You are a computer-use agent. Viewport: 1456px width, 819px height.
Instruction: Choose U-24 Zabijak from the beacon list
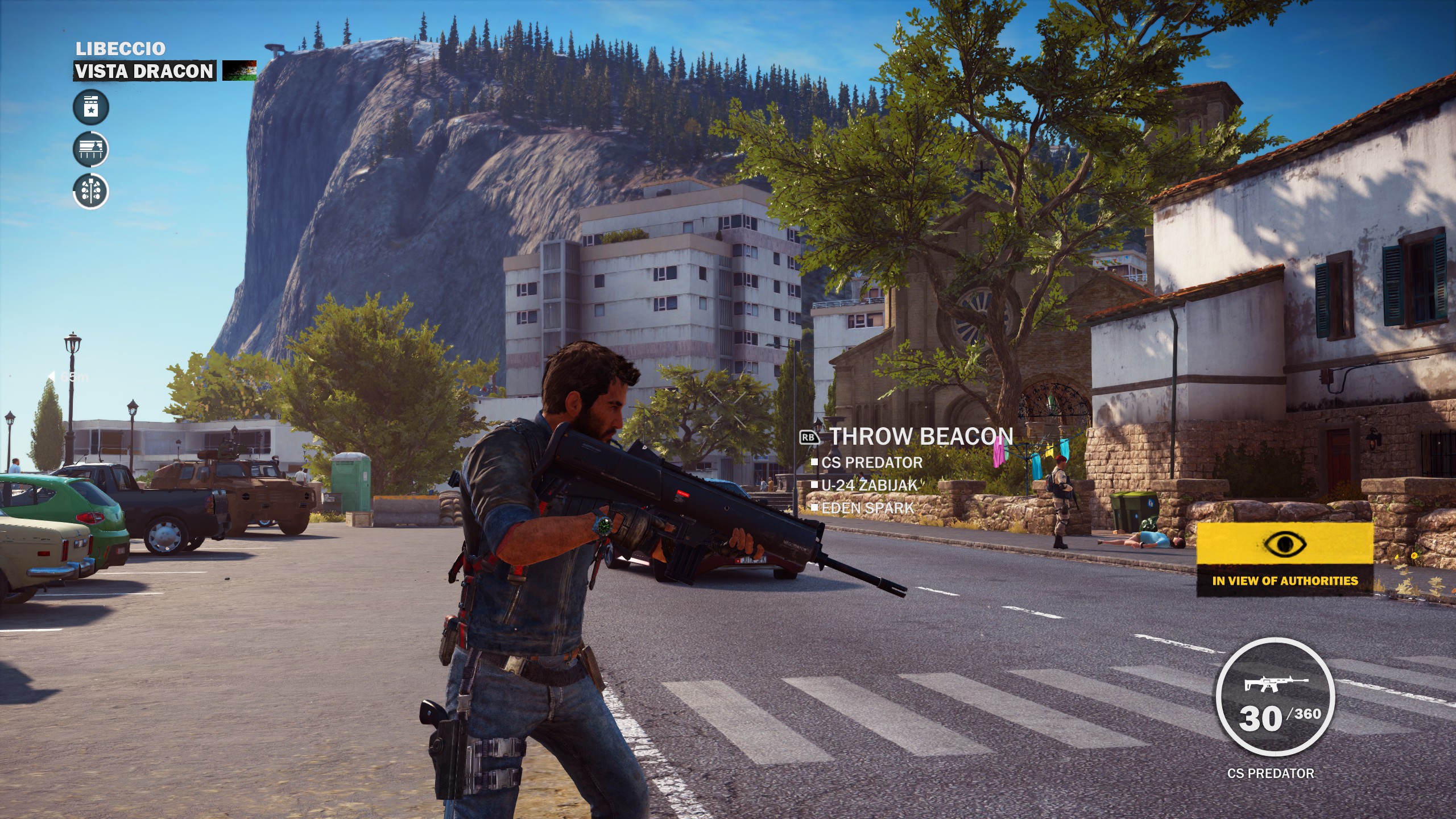tap(870, 485)
